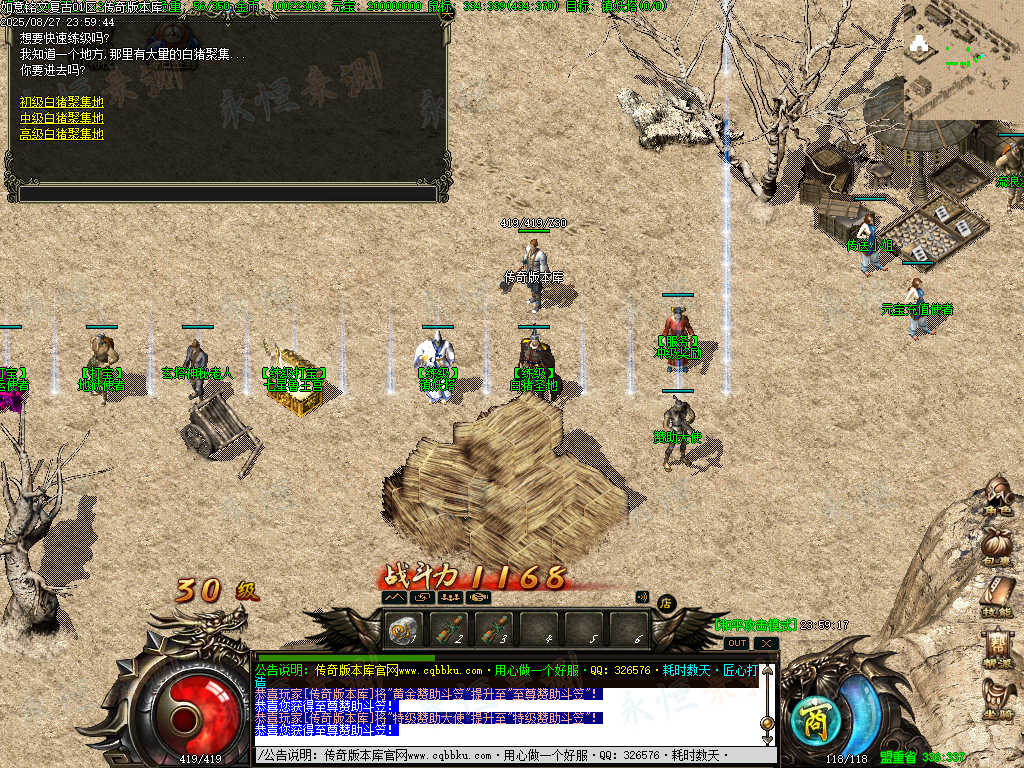Open the 帮派 guild banner menu
The width and height of the screenshot is (1024, 768).
point(997,648)
